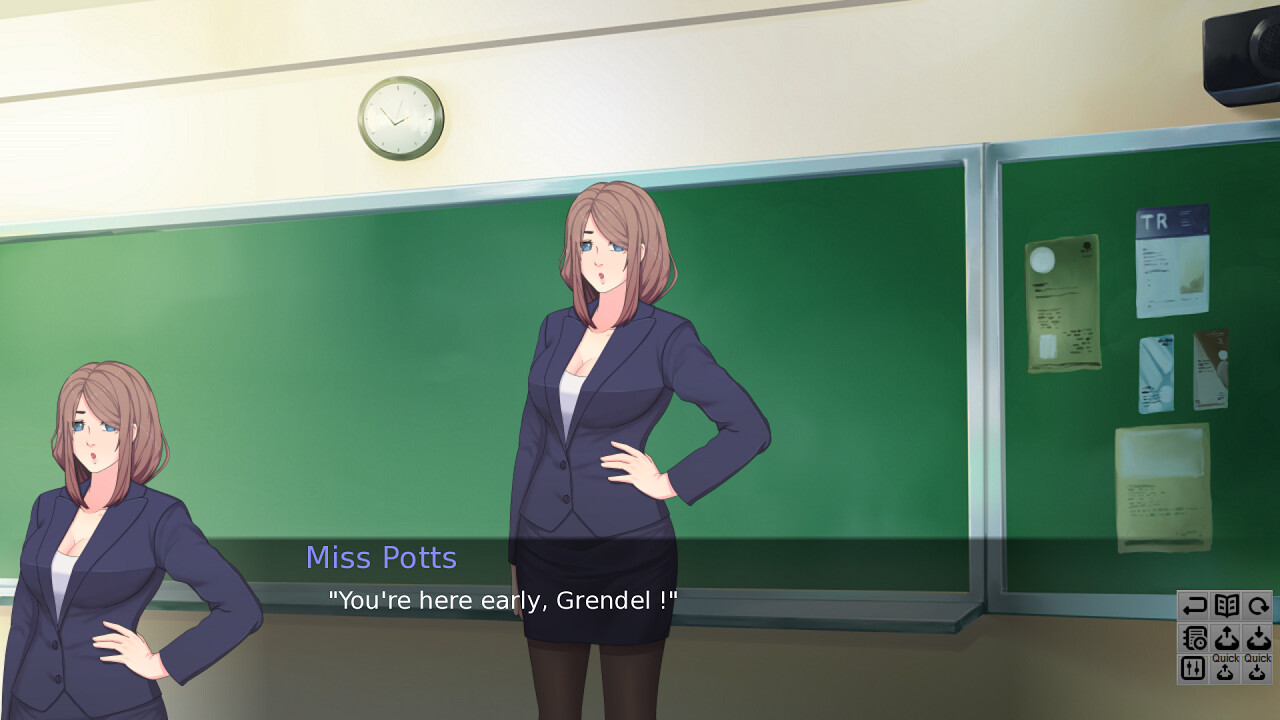Click the circular arrow skip icon

[x=1258, y=605]
